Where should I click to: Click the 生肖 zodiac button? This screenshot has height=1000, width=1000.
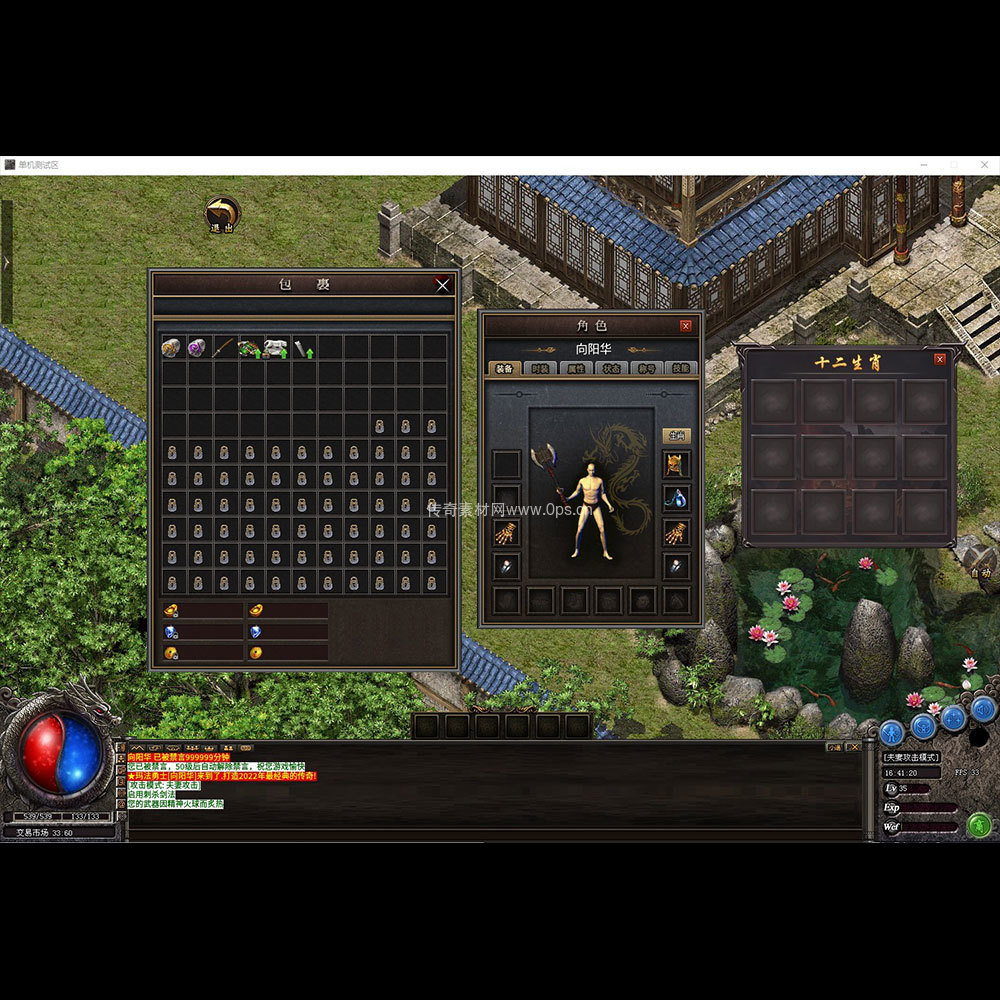tap(676, 436)
